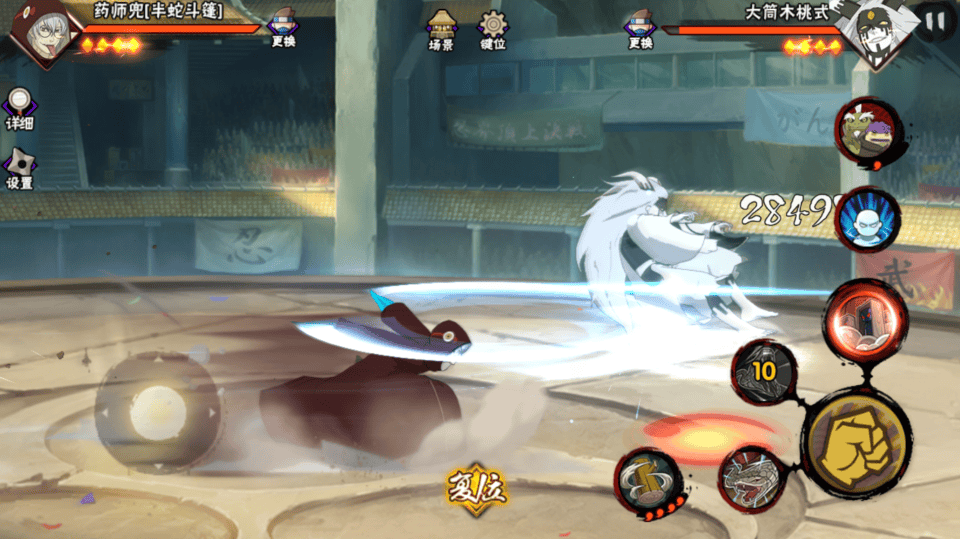The image size is (960, 539).
Task: Use the skill showing cooldown 10
Action: pos(765,371)
